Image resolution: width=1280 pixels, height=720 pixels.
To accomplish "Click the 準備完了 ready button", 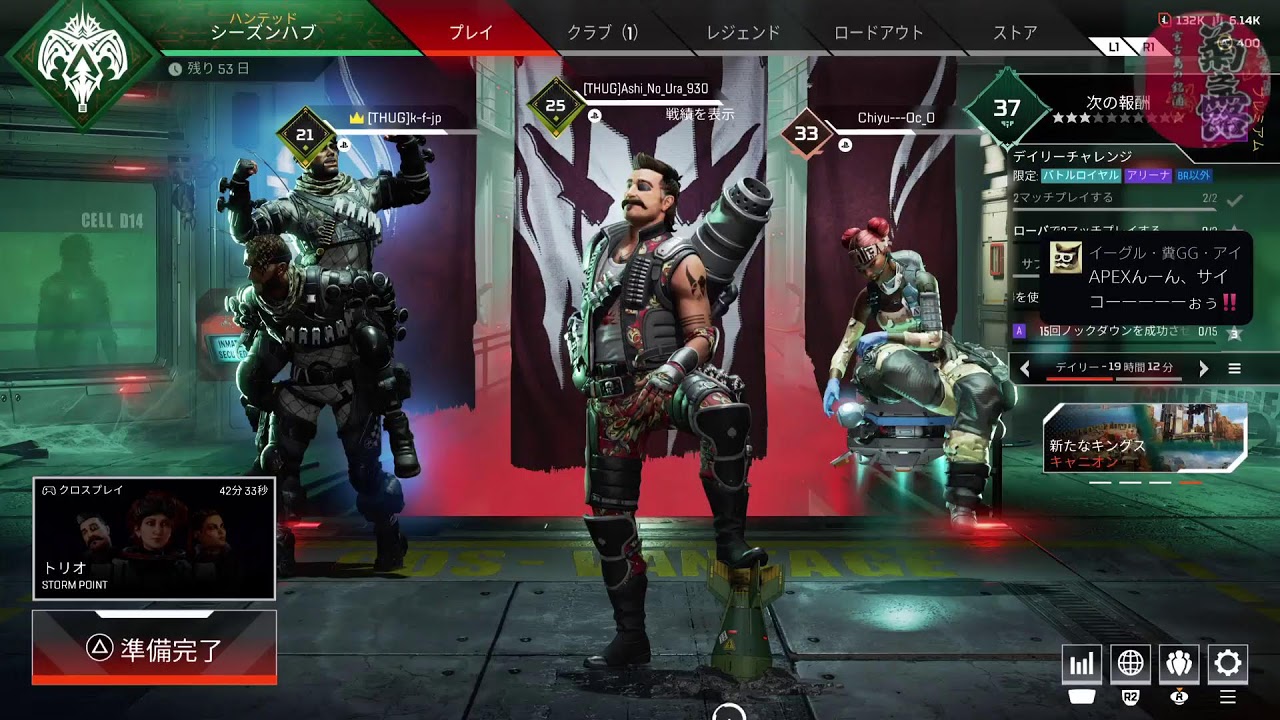I will (x=154, y=649).
